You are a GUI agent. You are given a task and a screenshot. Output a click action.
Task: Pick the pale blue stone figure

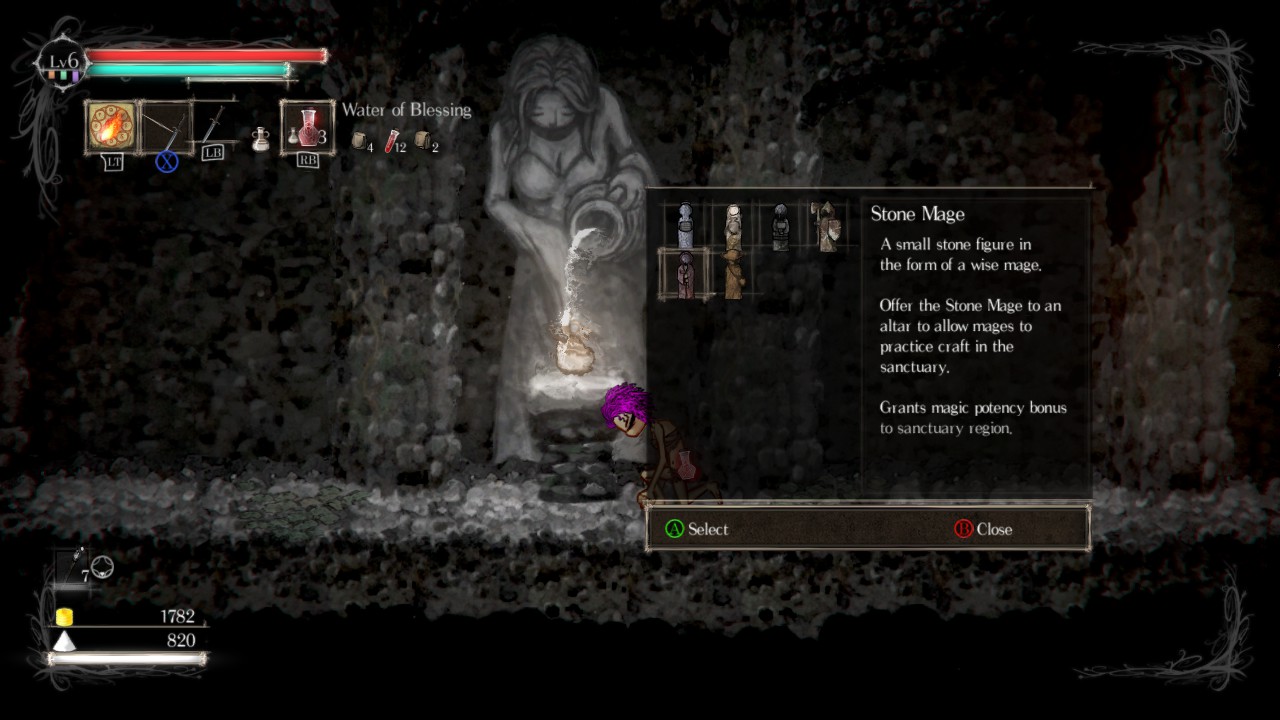[x=685, y=226]
